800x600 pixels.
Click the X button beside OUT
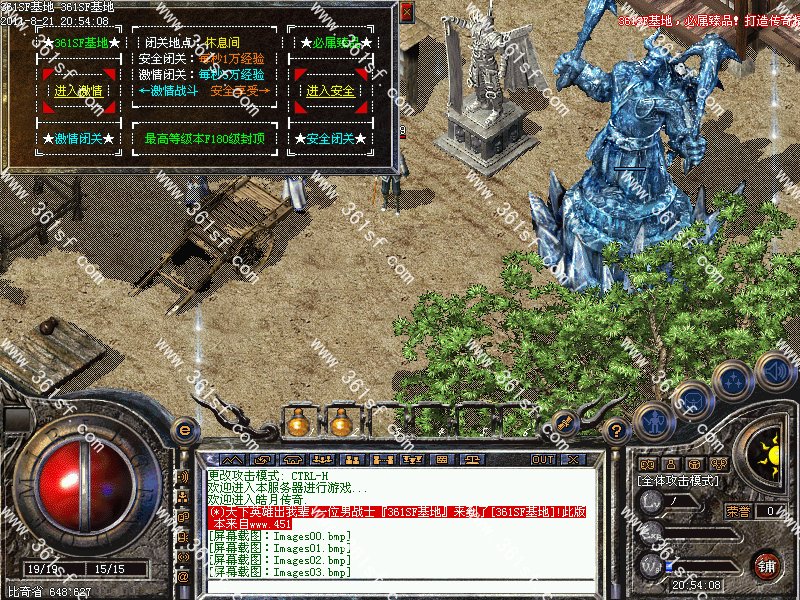[x=572, y=460]
